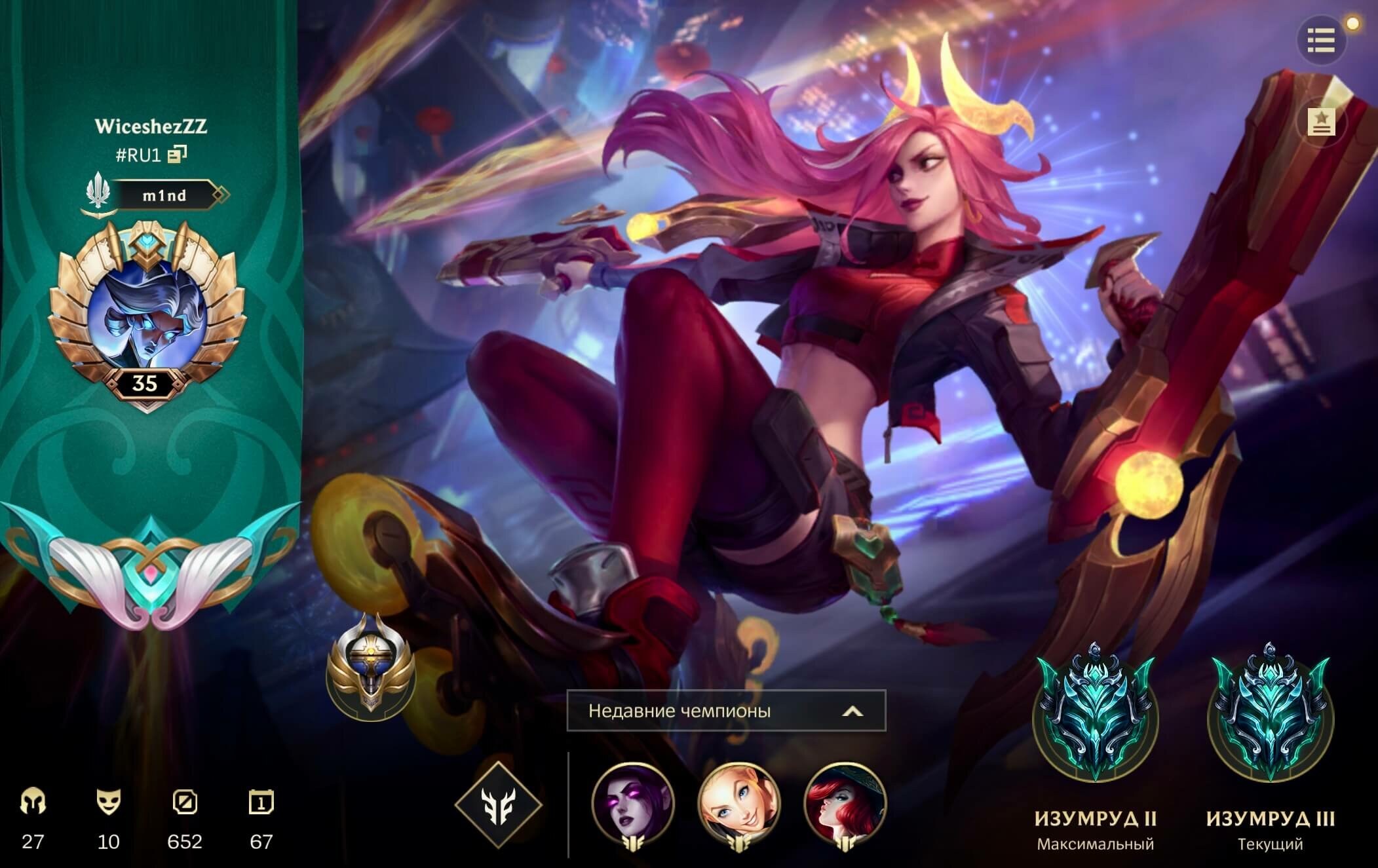This screenshot has height=868, width=1378.
Task: Copy the #RU1 Riot ID tag
Action: 177,155
